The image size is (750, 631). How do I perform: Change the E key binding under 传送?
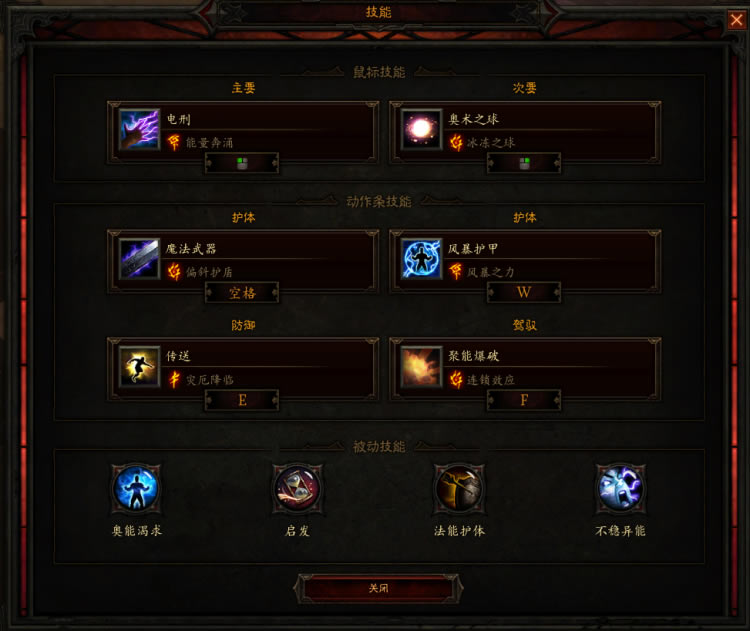(x=242, y=401)
